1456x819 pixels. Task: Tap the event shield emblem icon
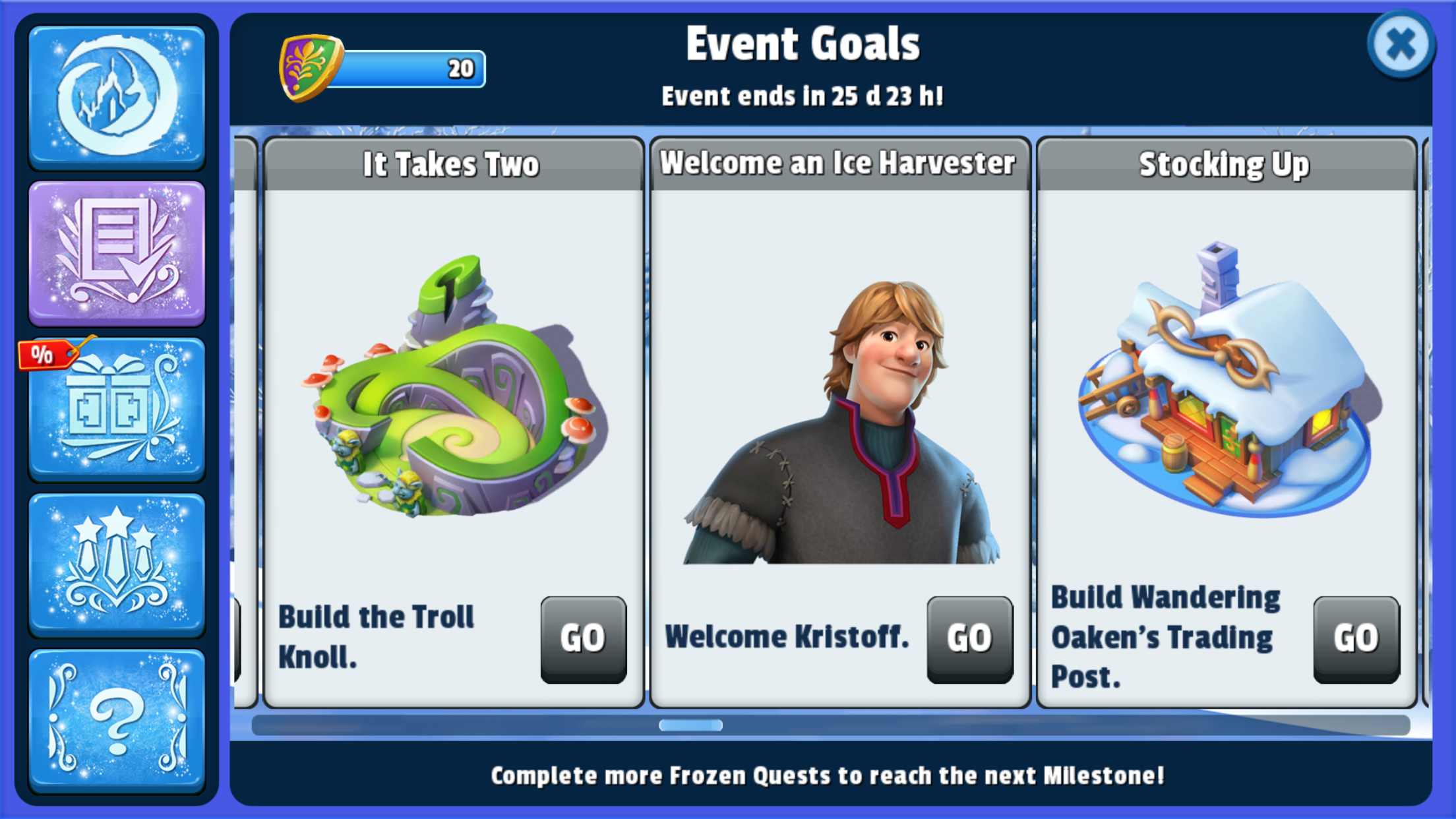click(x=310, y=67)
